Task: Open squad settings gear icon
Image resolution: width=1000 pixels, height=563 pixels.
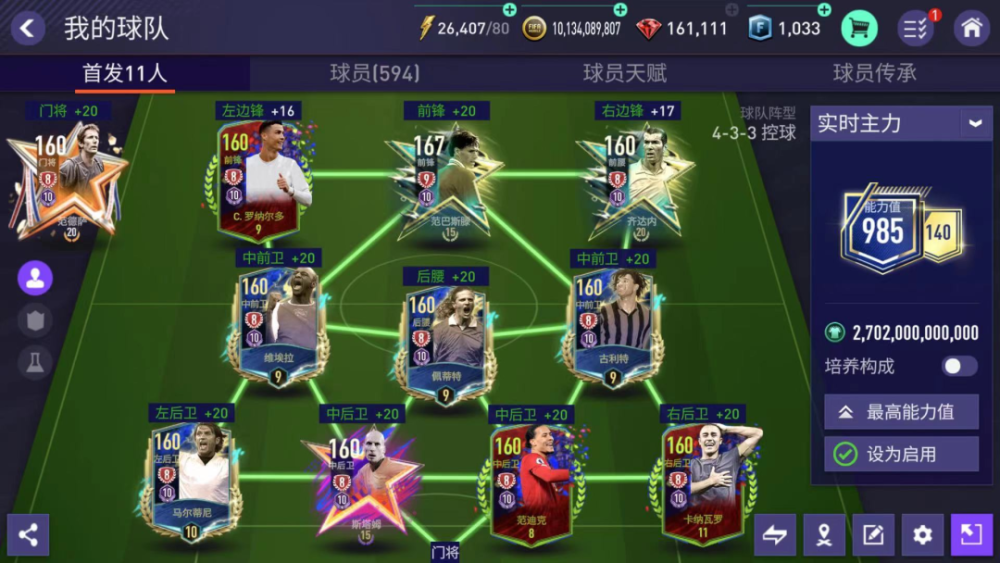Action: (922, 535)
